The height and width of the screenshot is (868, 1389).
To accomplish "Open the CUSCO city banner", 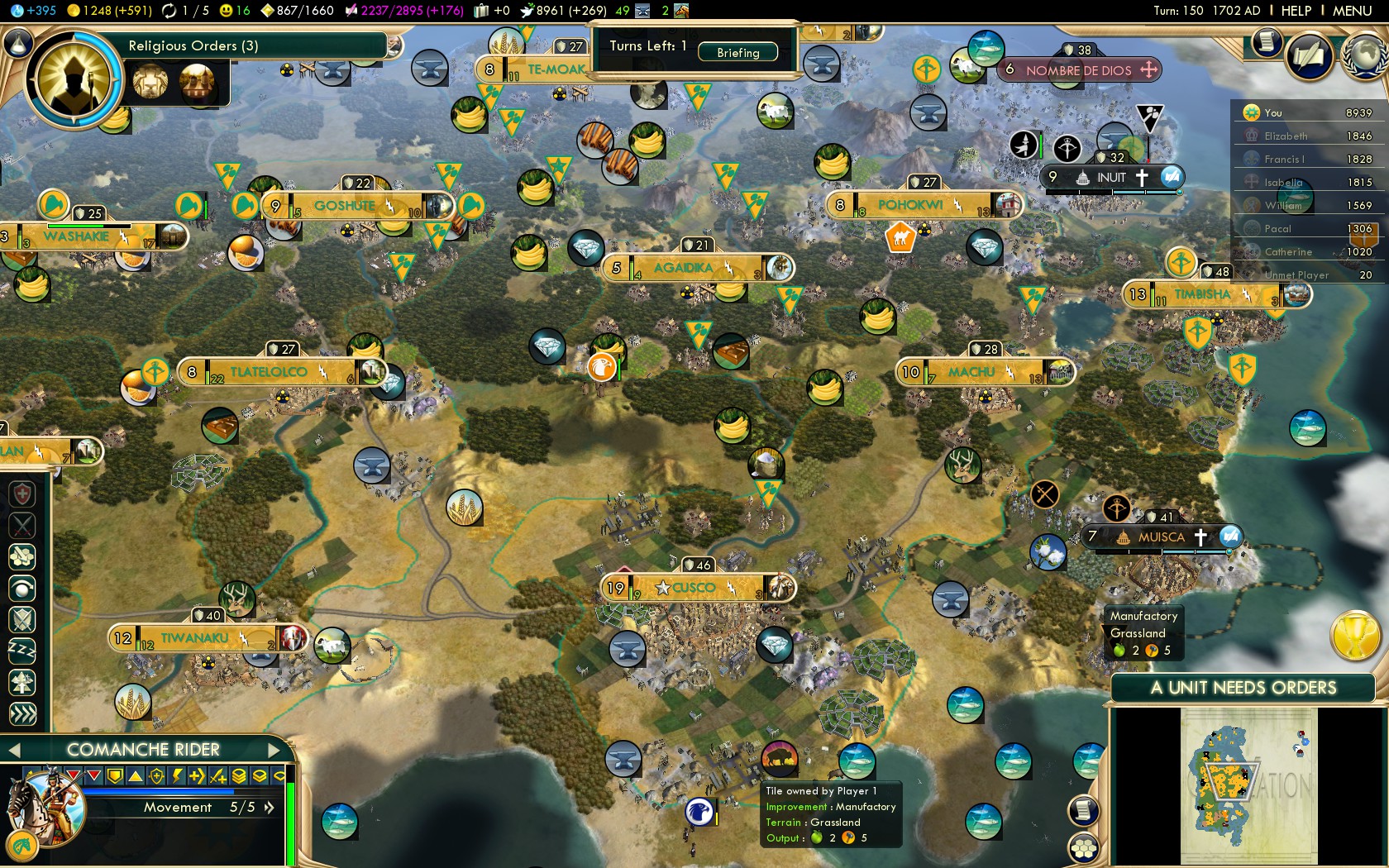I will [x=693, y=588].
